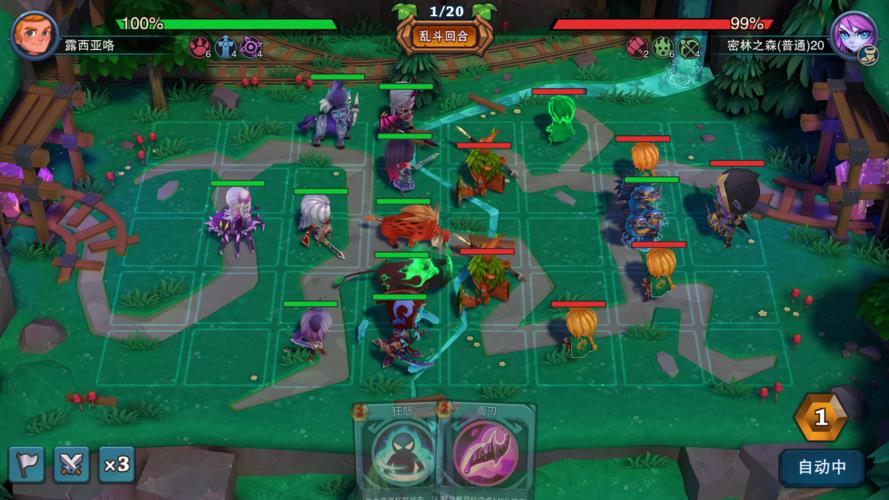Open the player avatar portrait 露西亚咯
Screen dimensions: 889x500
pyautogui.click(x=33, y=35)
